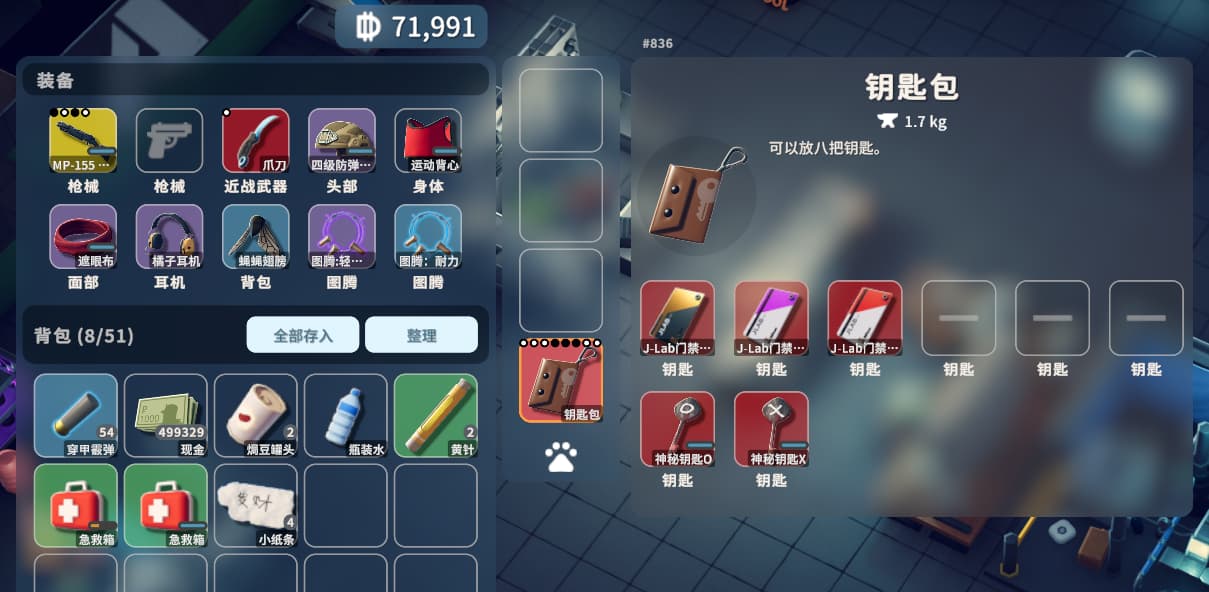Sort the backpack with the 整理 button
Image resolution: width=1209 pixels, height=592 pixels.
[421, 335]
